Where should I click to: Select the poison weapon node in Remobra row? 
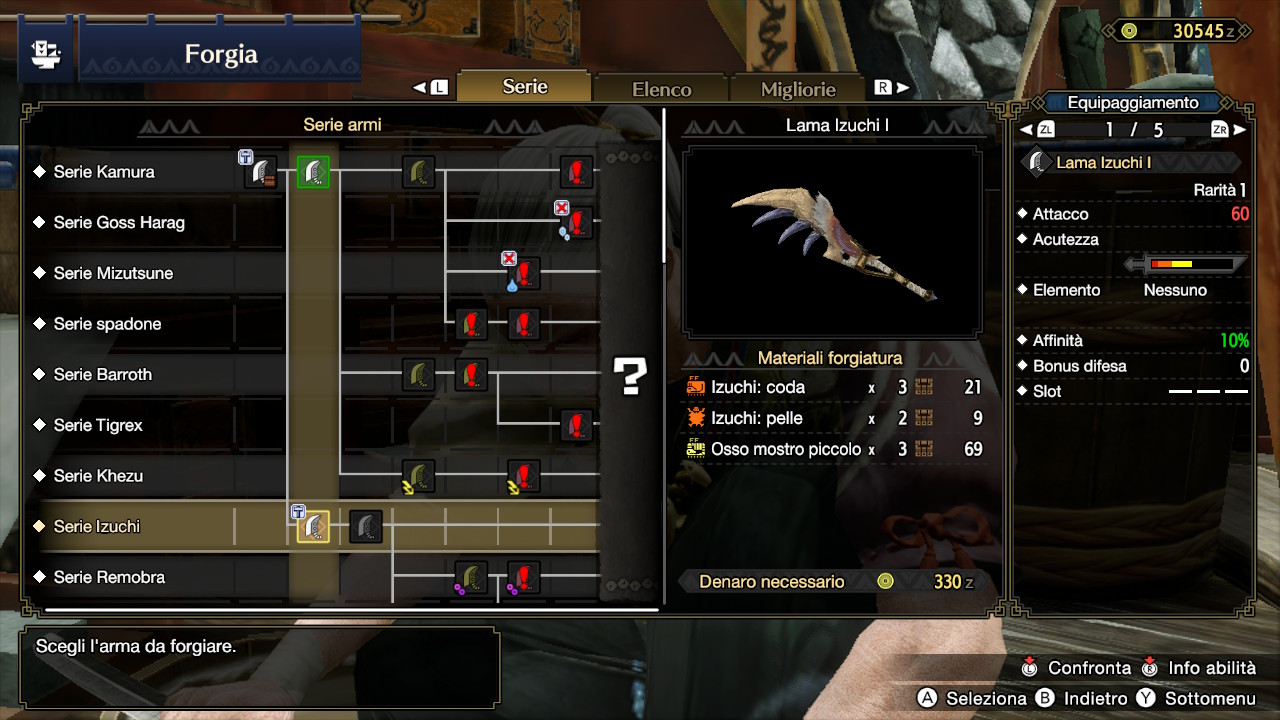pos(470,577)
